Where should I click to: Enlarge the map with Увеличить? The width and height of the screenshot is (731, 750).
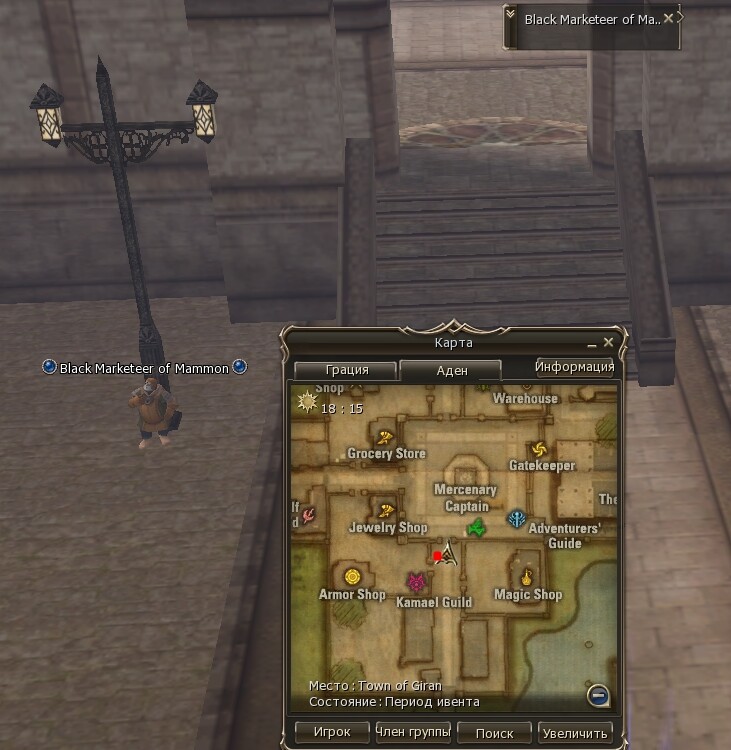coord(575,732)
